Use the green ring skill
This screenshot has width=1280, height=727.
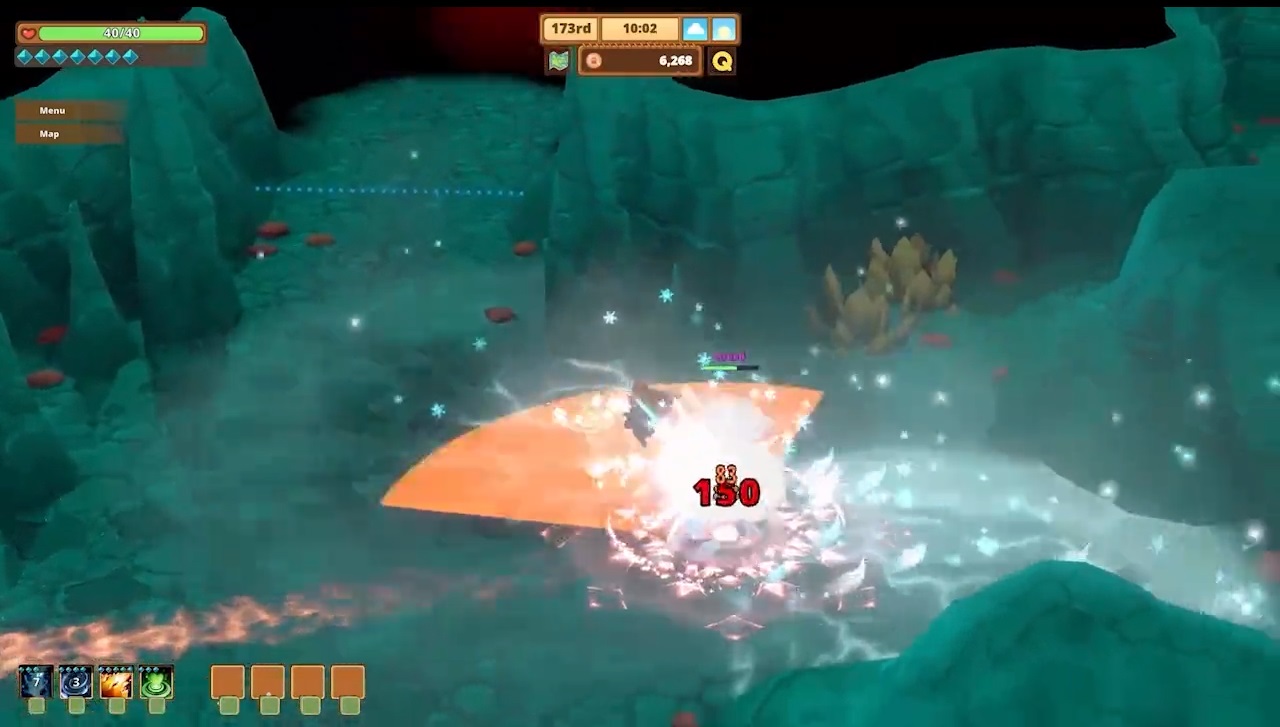coord(156,682)
